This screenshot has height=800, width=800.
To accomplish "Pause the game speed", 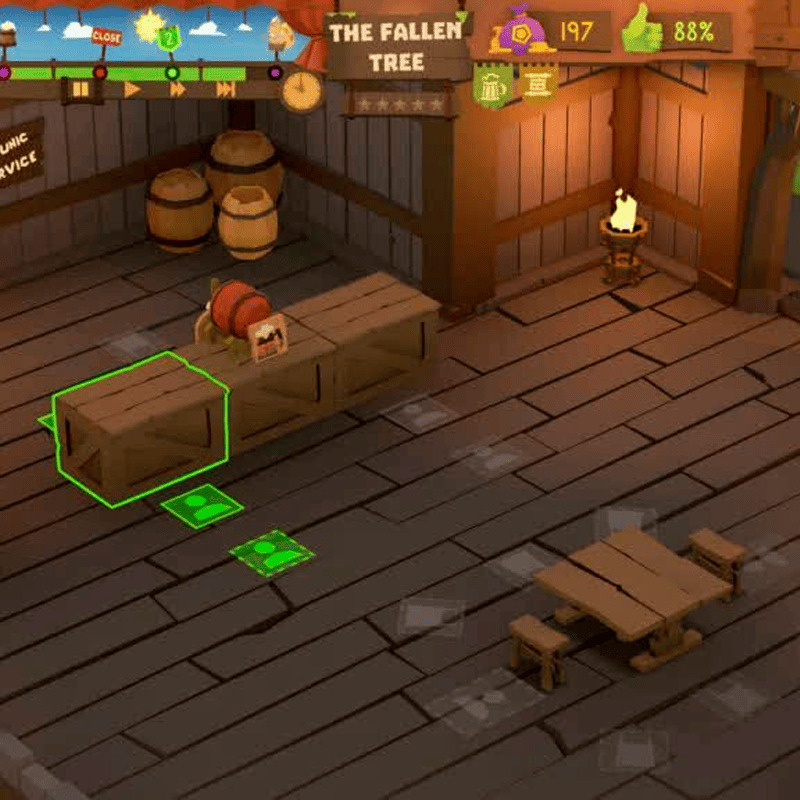I will click(x=80, y=90).
